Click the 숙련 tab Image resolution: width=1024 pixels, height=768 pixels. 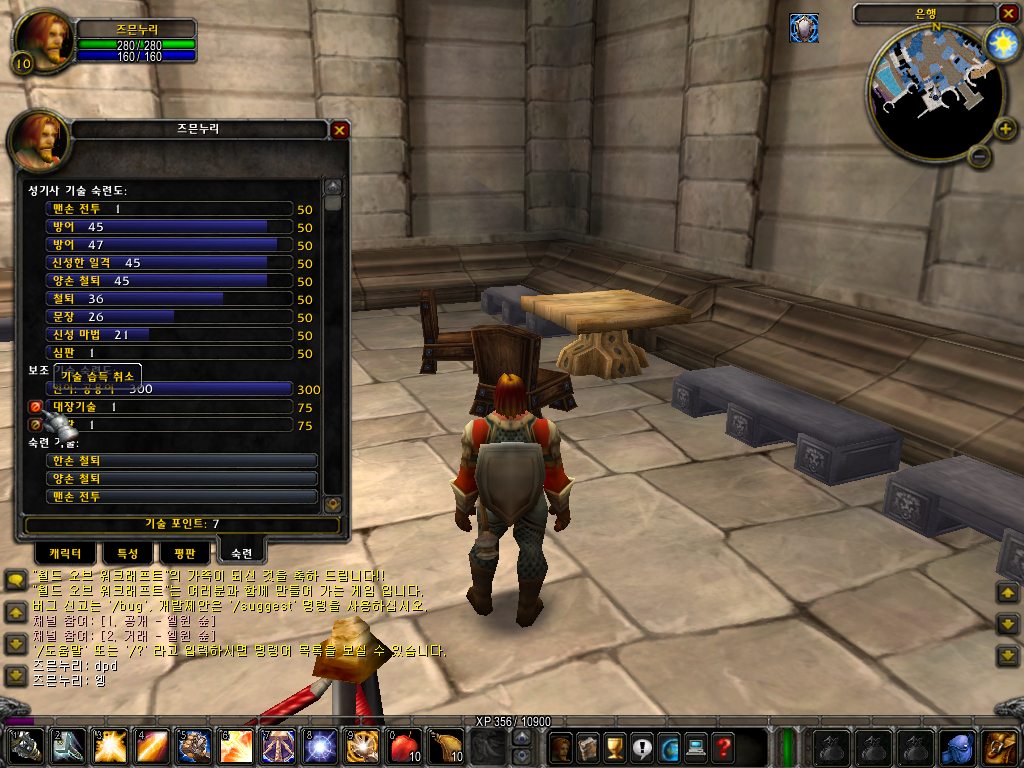point(241,552)
